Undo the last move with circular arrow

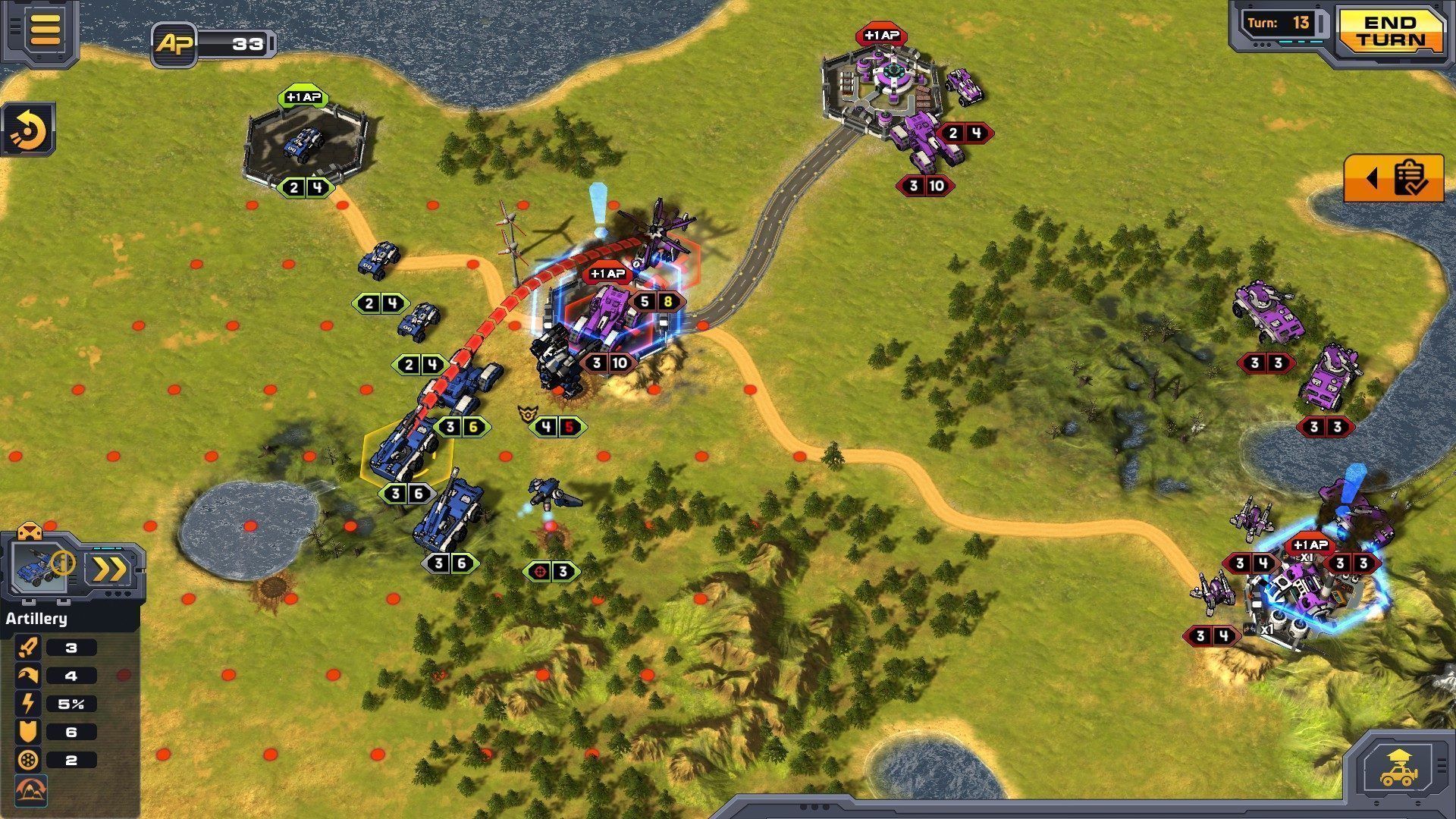coord(30,130)
